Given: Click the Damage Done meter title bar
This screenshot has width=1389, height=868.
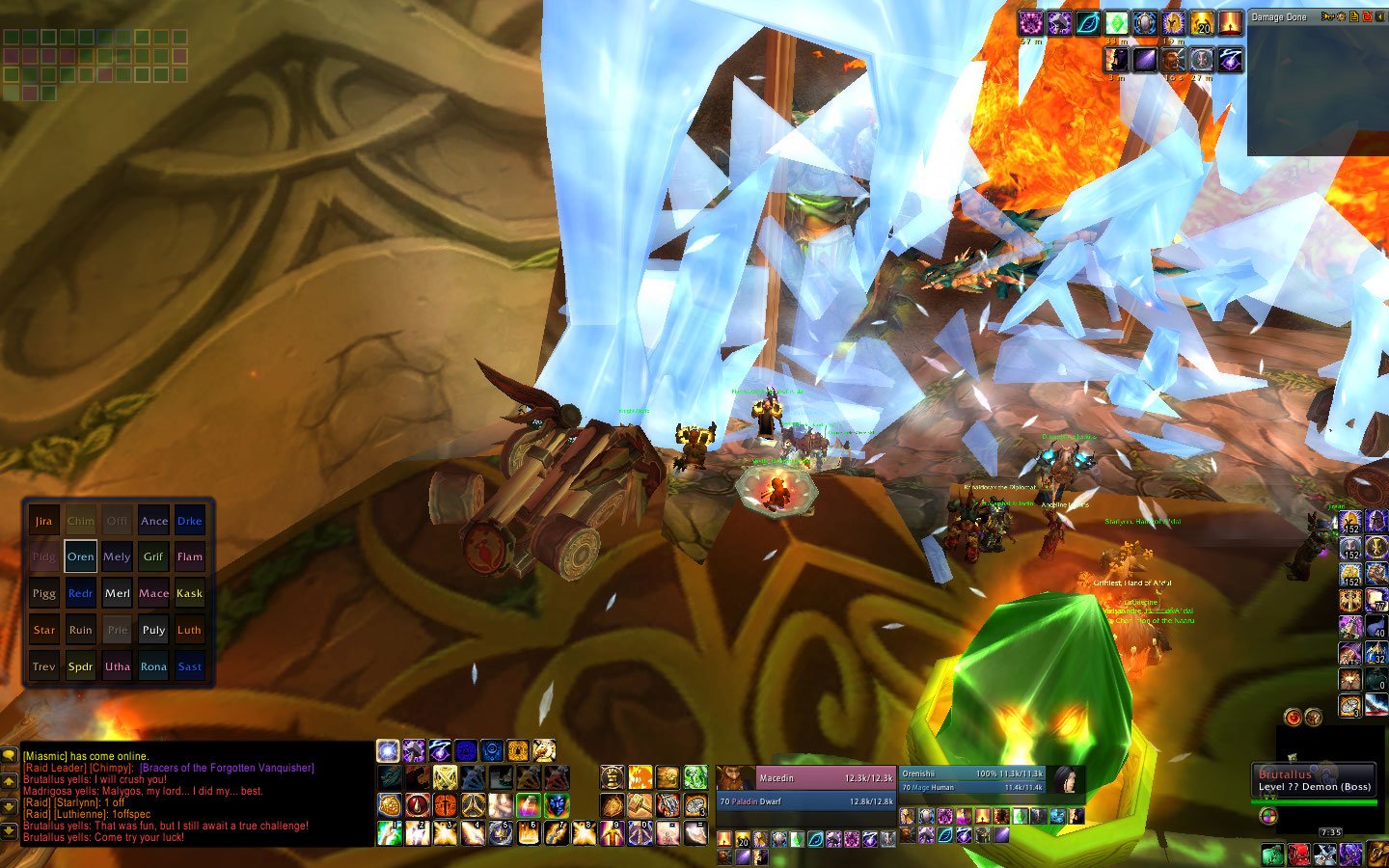Looking at the screenshot, I should (x=1279, y=17).
